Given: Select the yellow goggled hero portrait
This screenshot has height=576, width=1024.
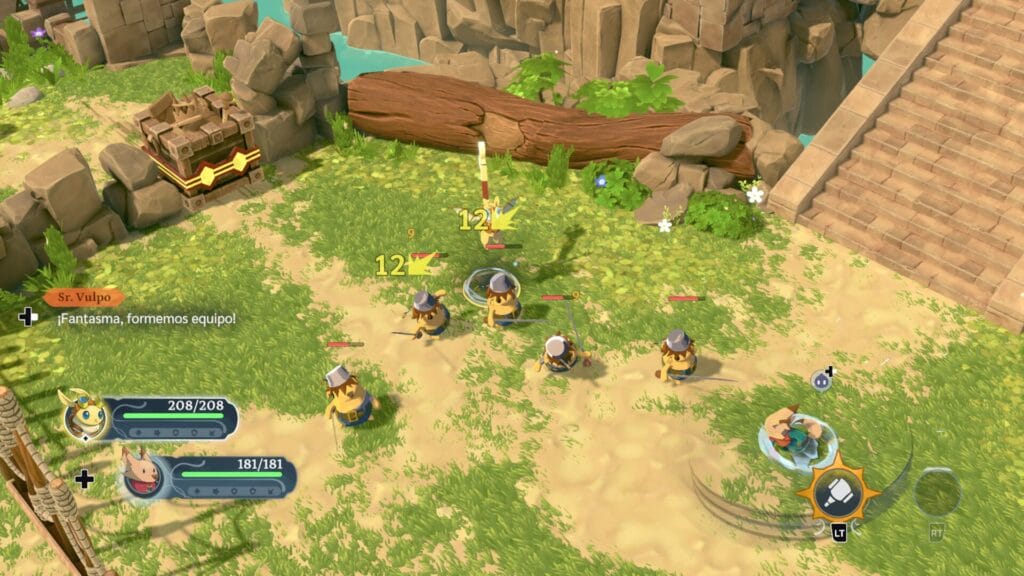Looking at the screenshot, I should click(x=85, y=414).
